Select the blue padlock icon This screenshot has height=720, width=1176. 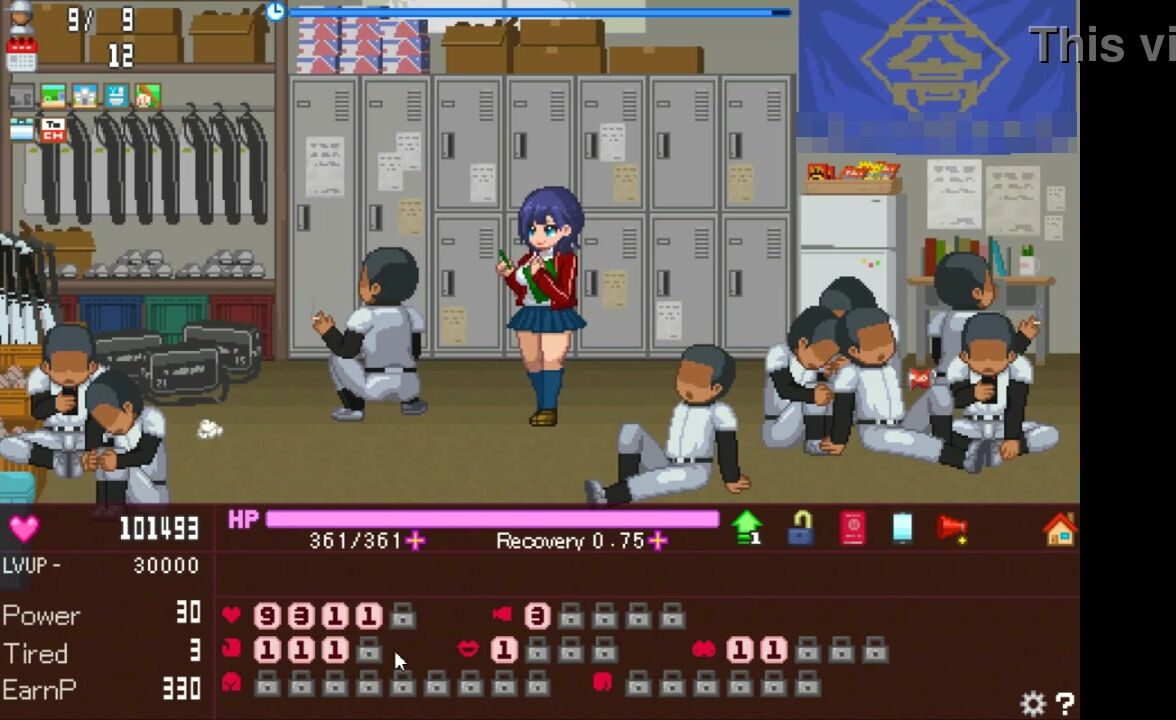(800, 527)
